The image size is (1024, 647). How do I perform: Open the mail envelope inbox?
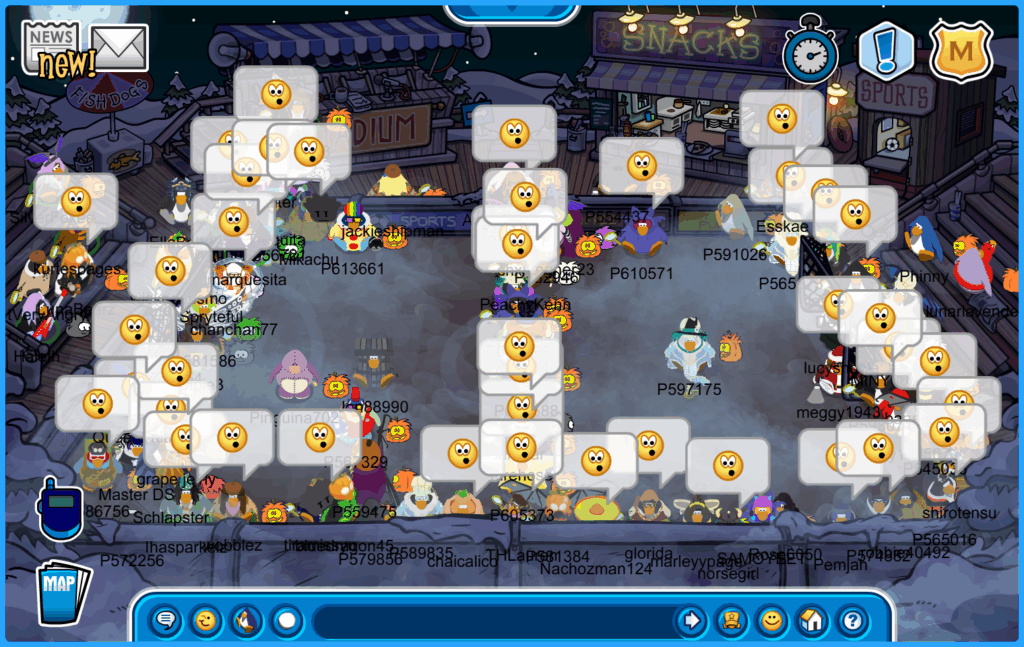[119, 47]
